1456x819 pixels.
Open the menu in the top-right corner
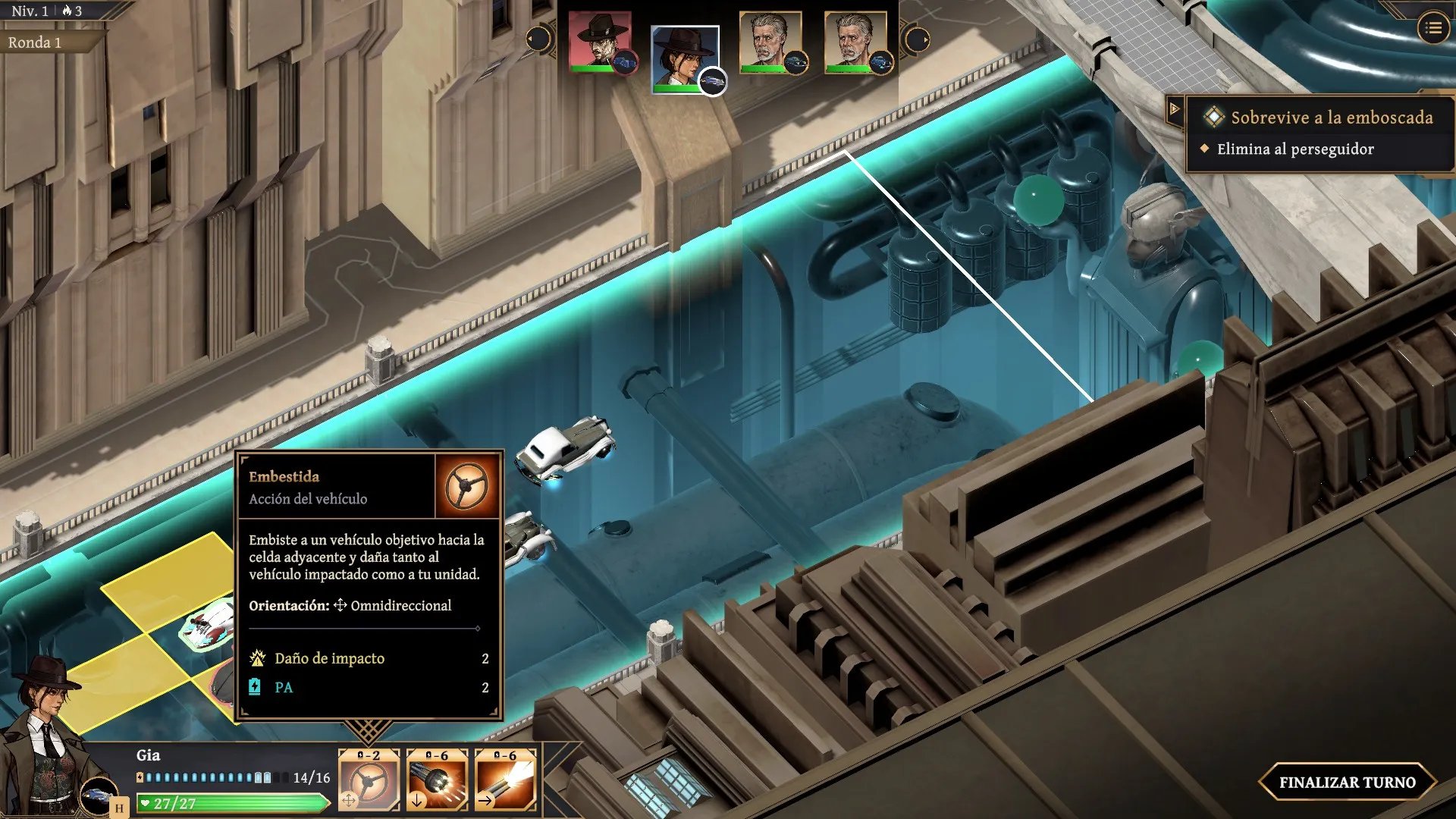tap(1432, 28)
